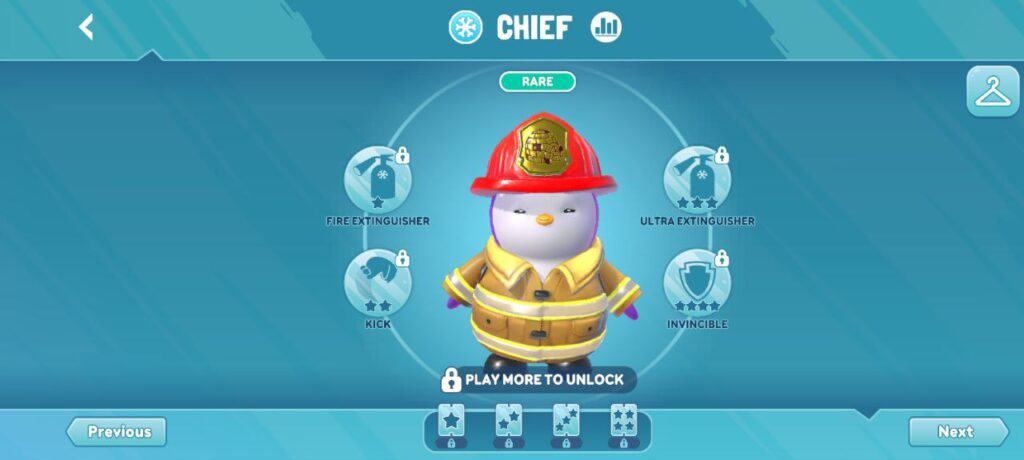The width and height of the screenshot is (1024, 460).
Task: Open the wardrobe hanger button
Action: tap(992, 92)
